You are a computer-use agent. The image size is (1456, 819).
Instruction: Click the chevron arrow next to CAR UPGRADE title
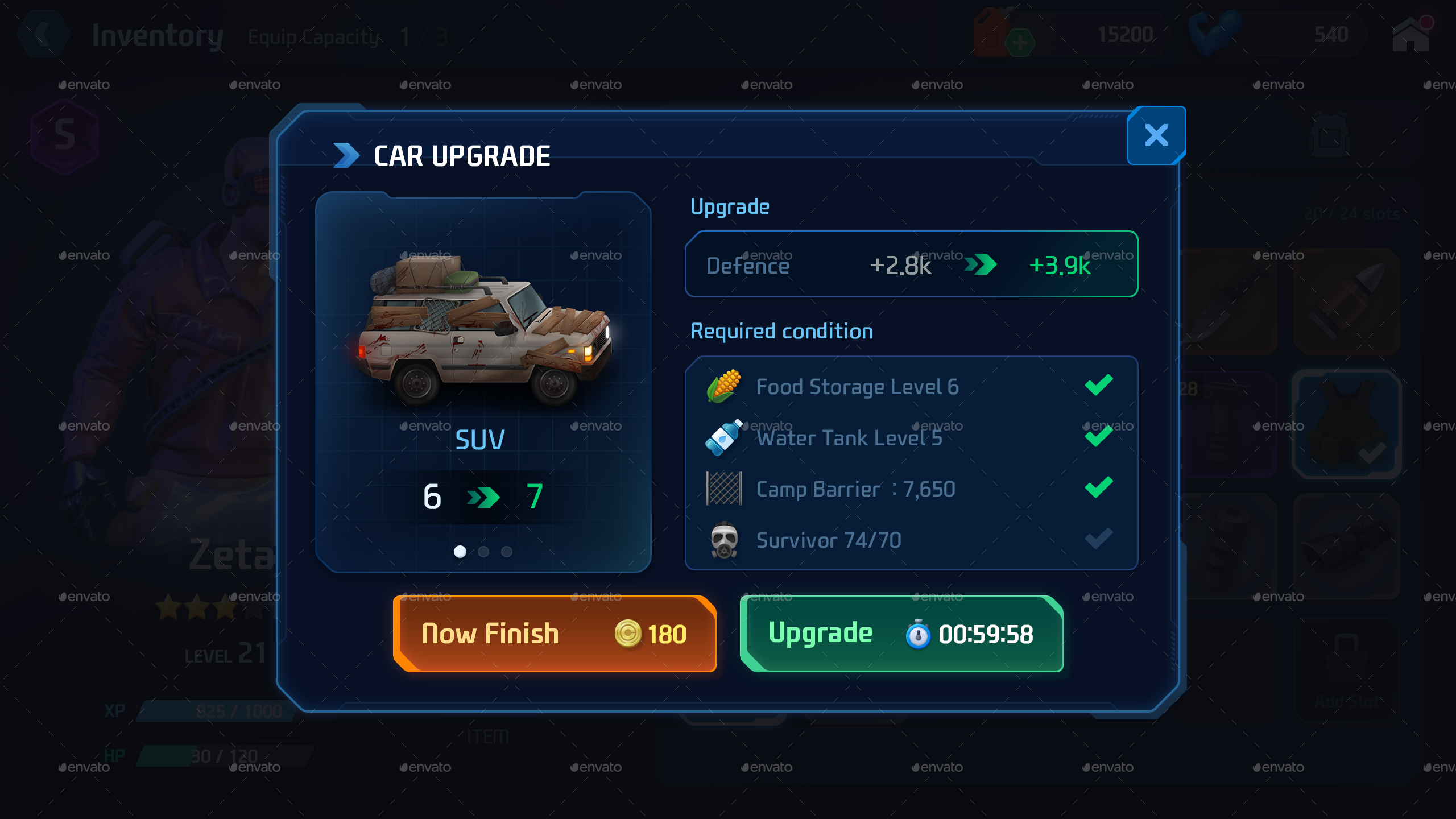[345, 154]
